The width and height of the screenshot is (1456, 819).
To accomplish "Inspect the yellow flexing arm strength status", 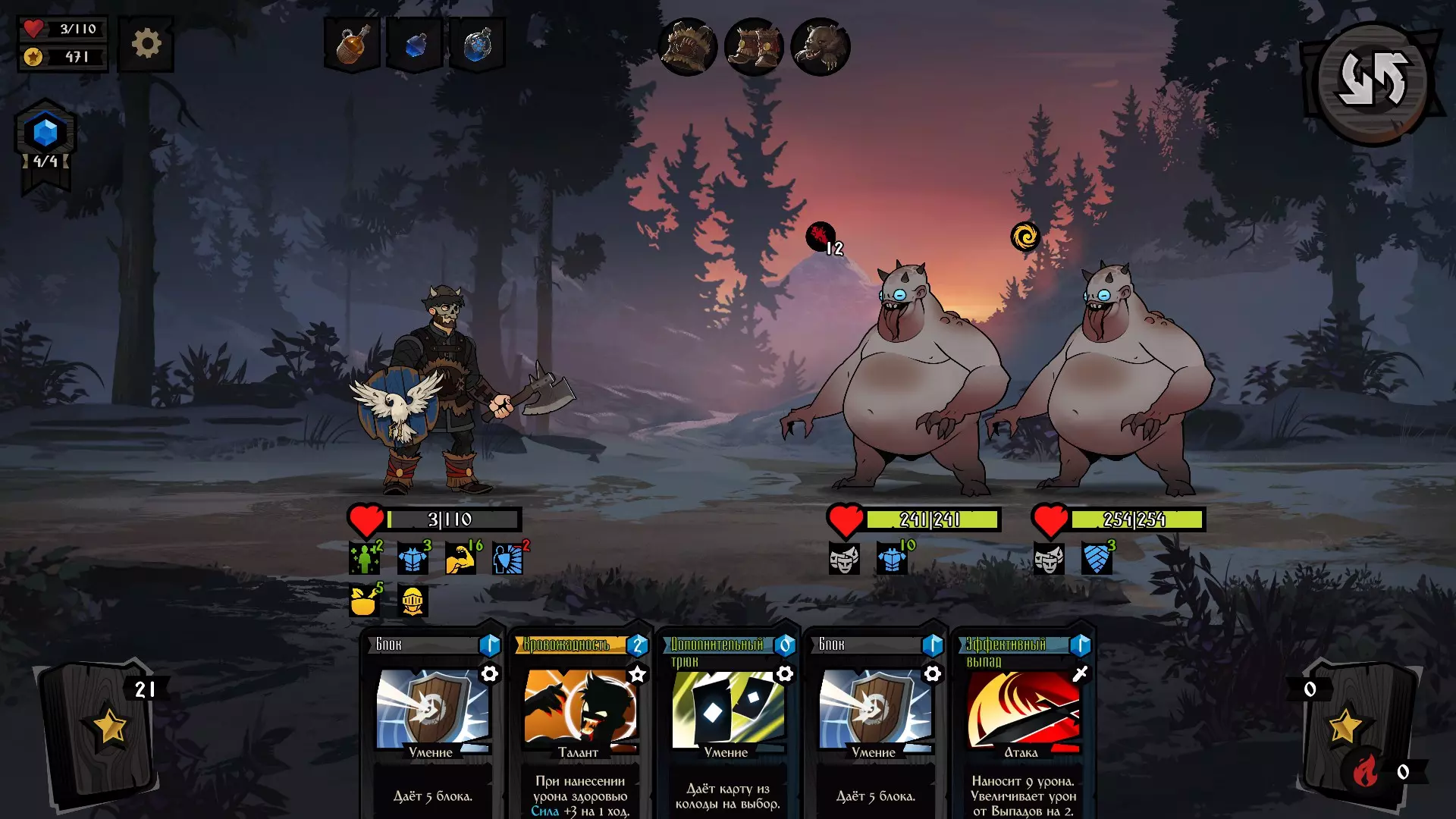I will [460, 559].
